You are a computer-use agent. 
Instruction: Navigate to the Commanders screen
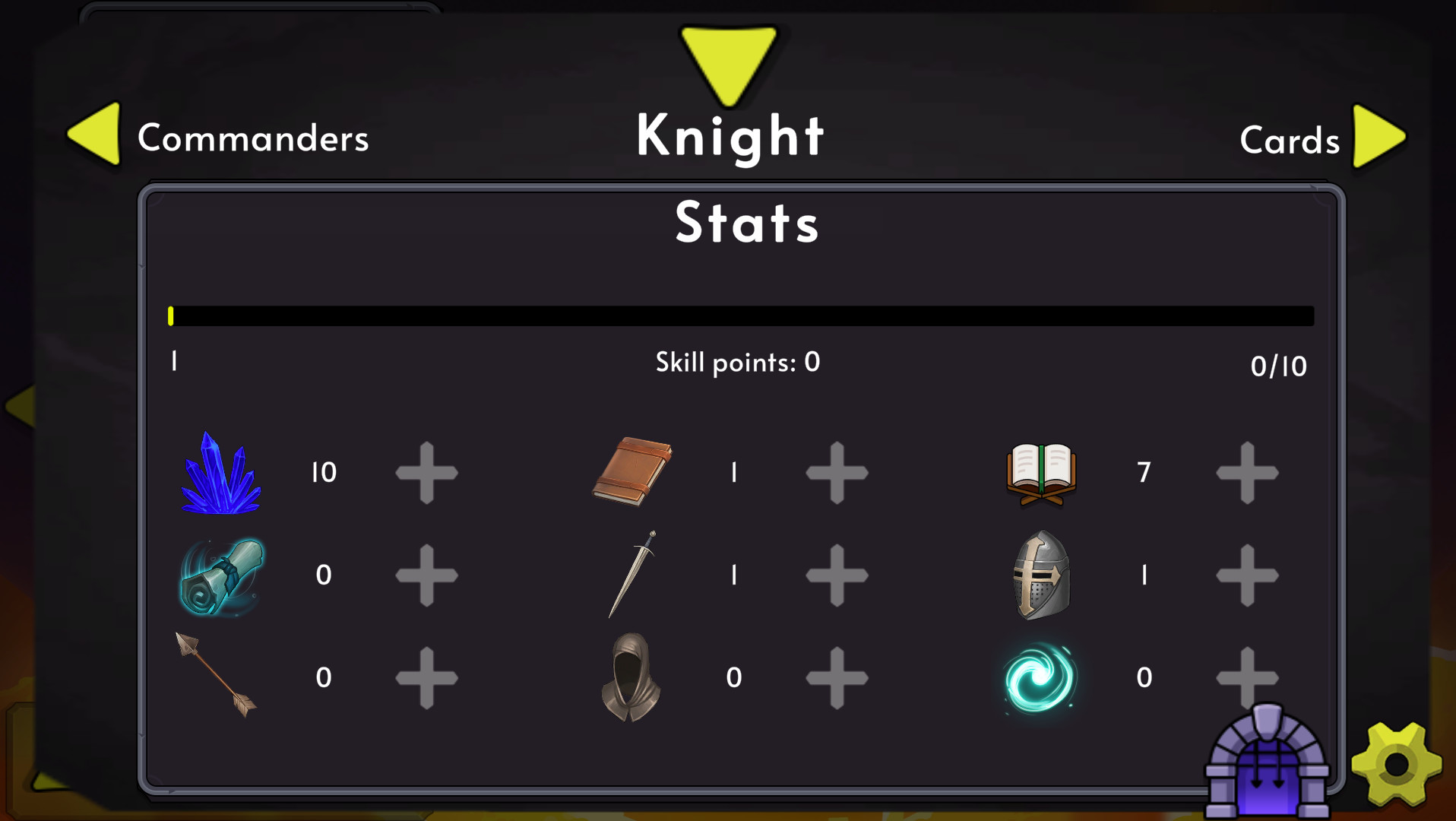pyautogui.click(x=253, y=138)
